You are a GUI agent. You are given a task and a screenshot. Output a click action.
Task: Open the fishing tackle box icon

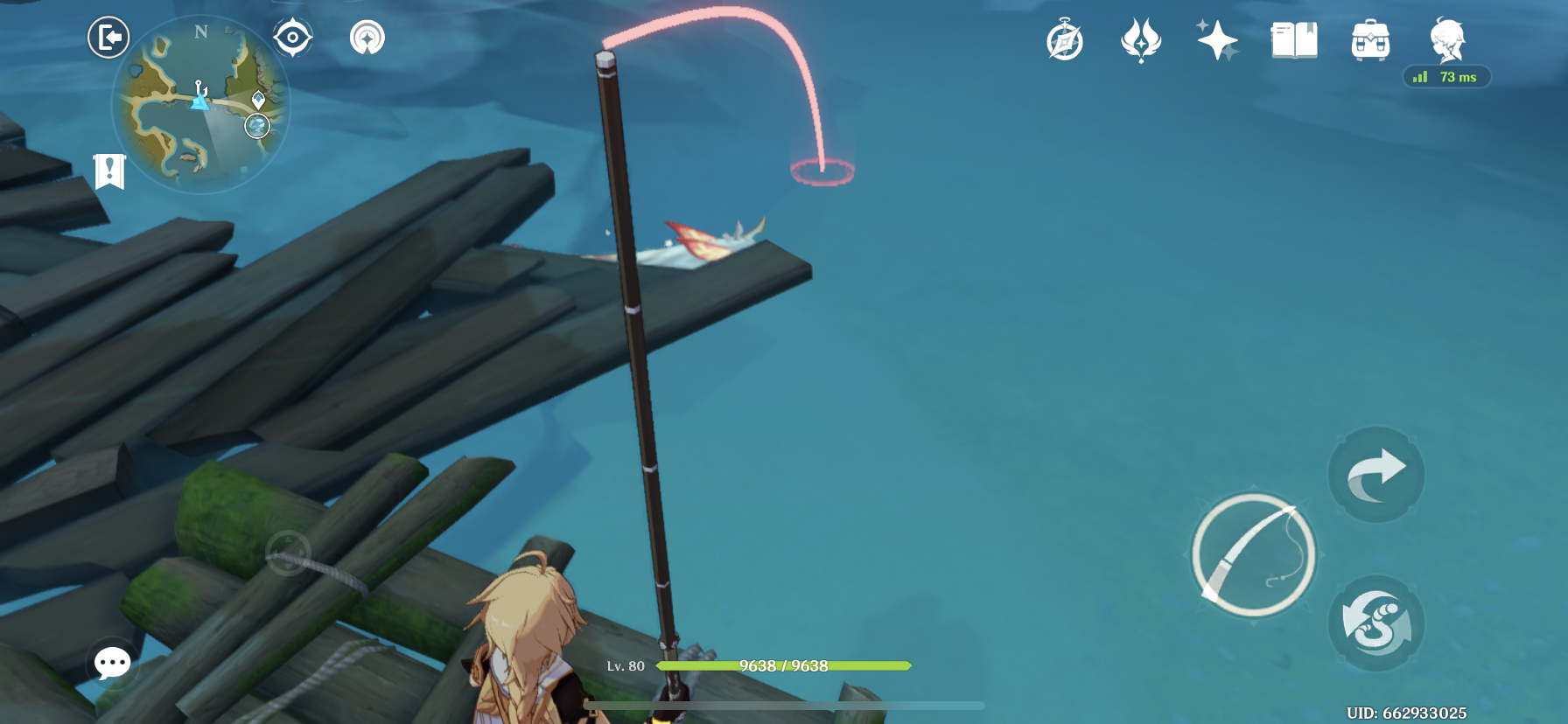coord(1370,40)
